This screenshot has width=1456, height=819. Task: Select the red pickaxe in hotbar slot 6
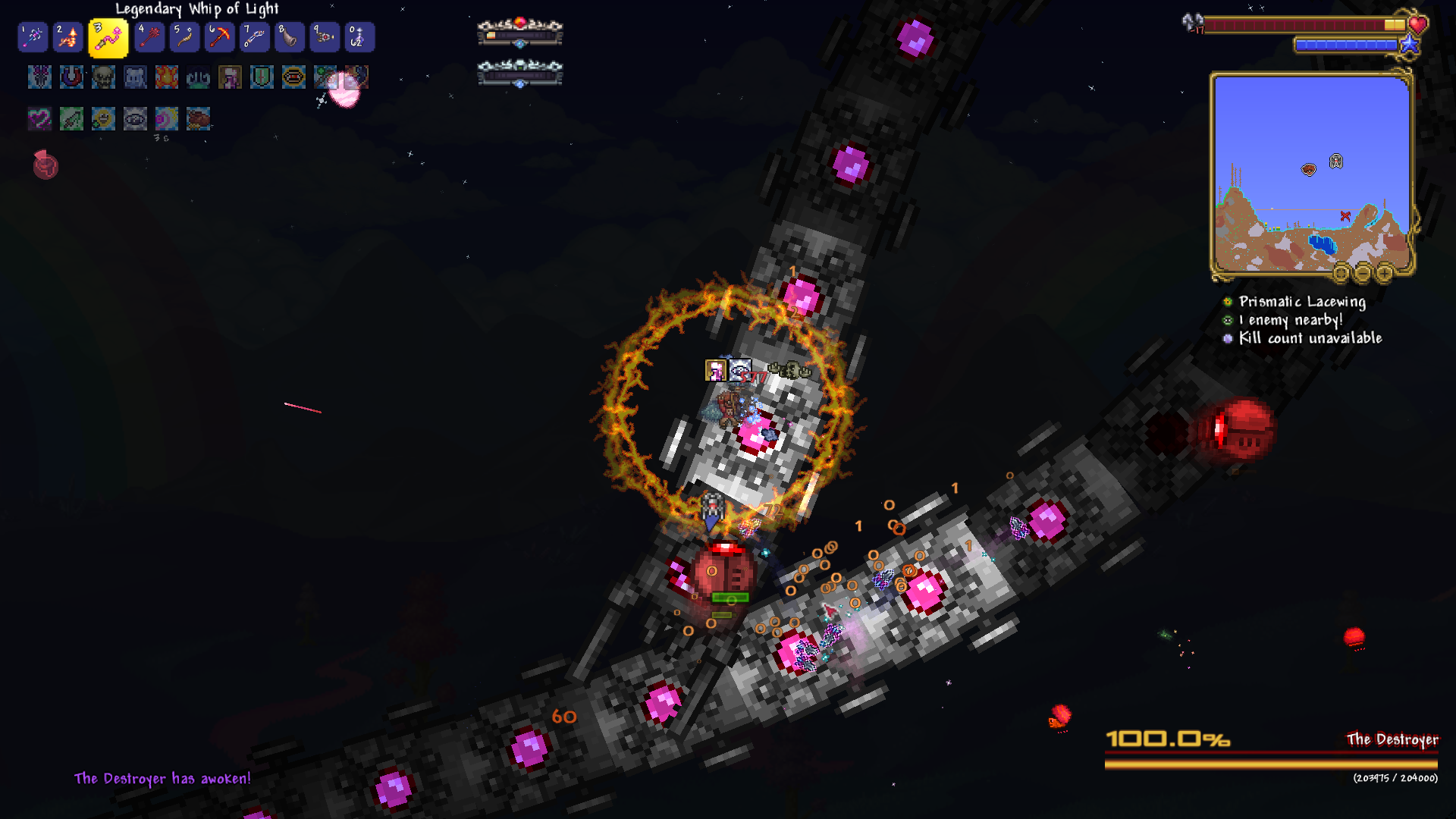pos(219,37)
